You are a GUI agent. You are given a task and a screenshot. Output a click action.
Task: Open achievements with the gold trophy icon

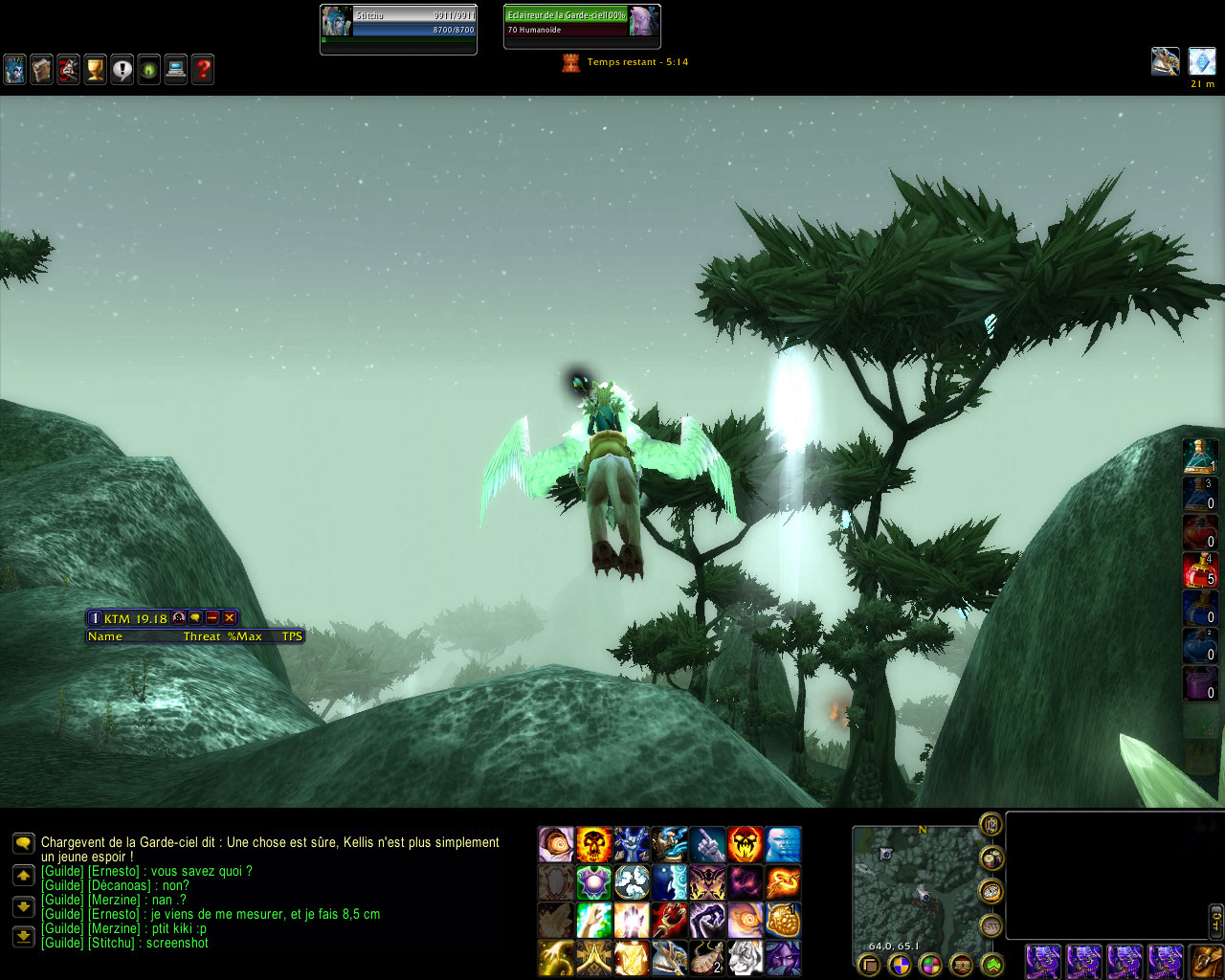96,70
